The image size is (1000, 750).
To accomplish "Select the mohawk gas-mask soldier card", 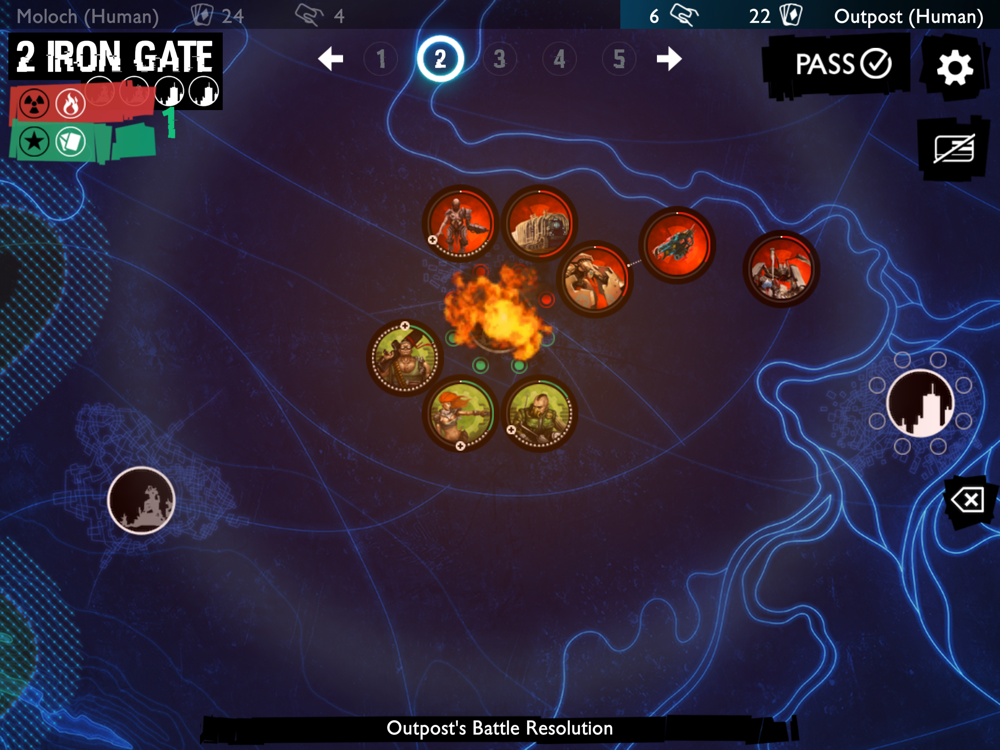I will click(540, 412).
